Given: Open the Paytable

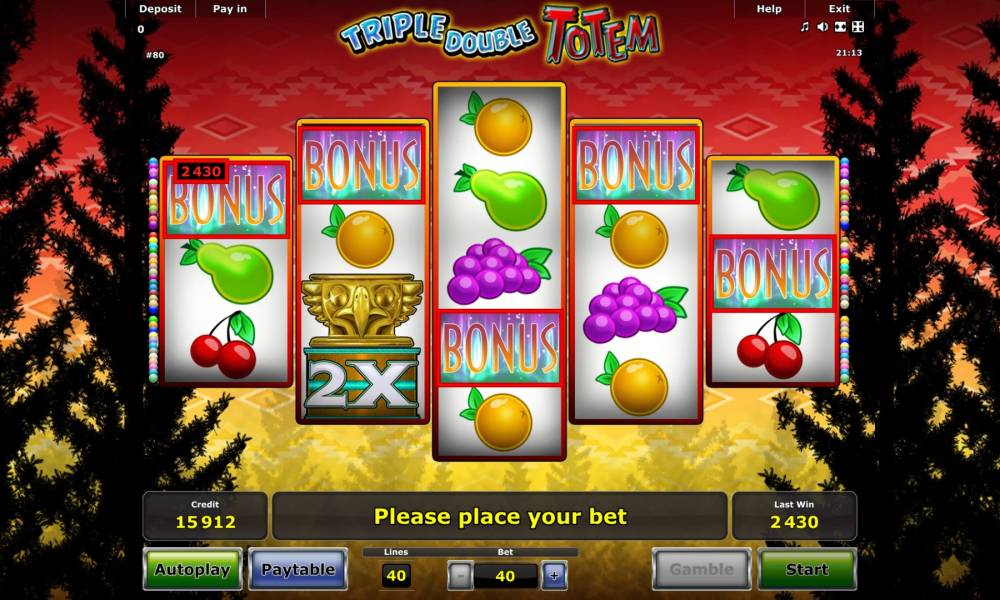Looking at the screenshot, I should pos(298,570).
